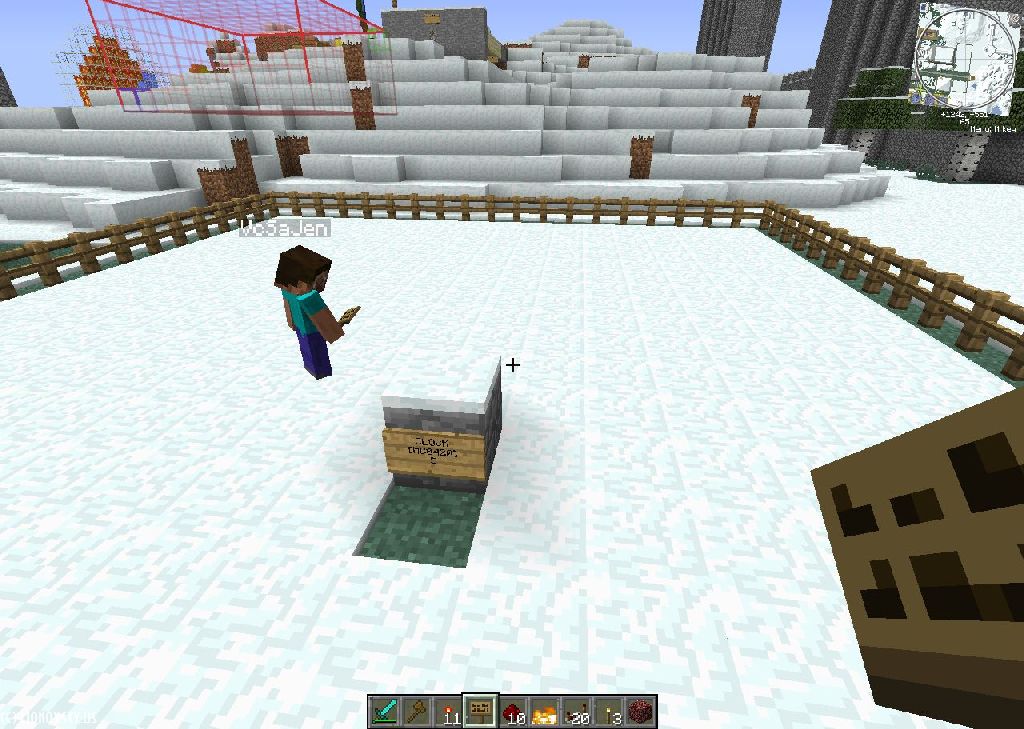The image size is (1024, 729).
Task: Select the dark red block slot
Action: coord(640,711)
